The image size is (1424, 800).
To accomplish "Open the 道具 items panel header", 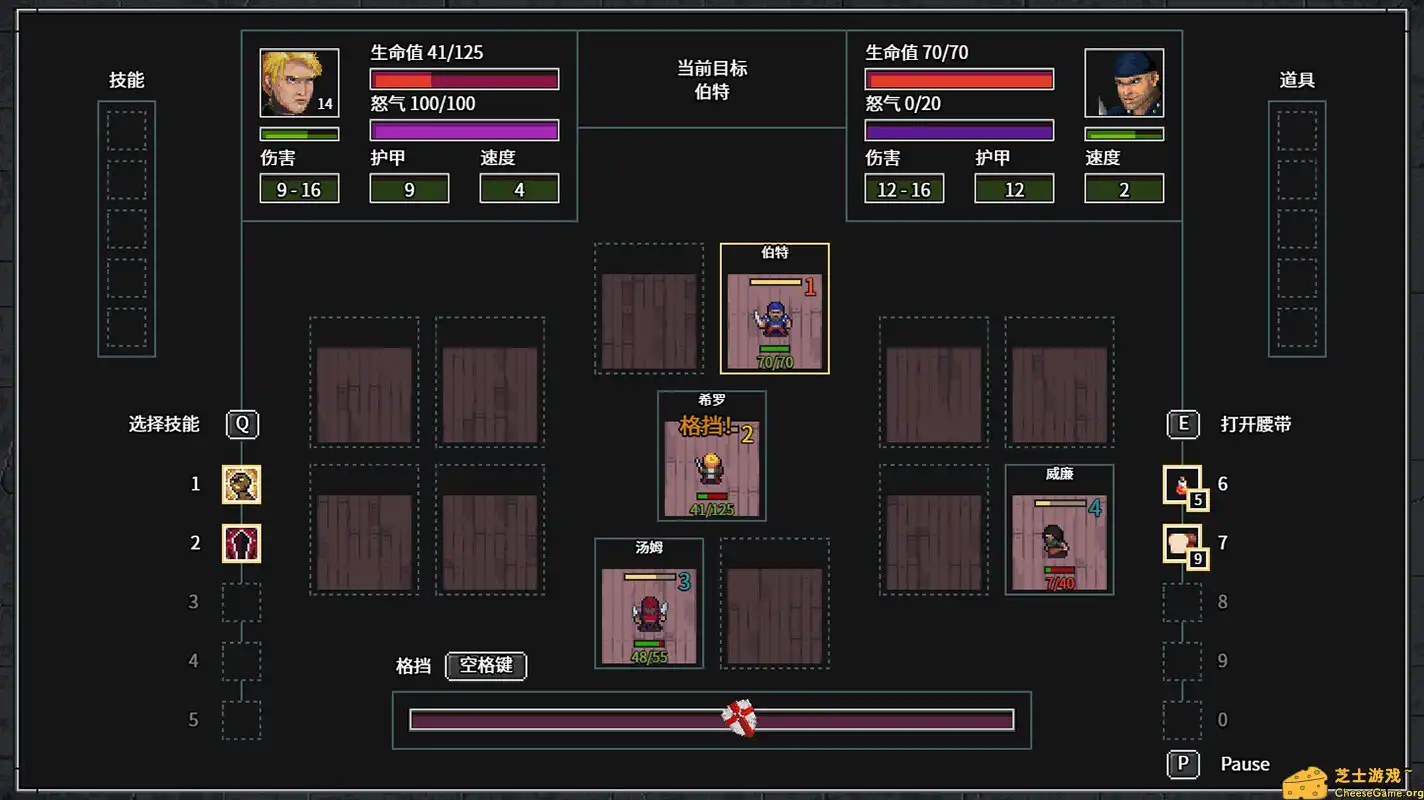I will pyautogui.click(x=1297, y=81).
